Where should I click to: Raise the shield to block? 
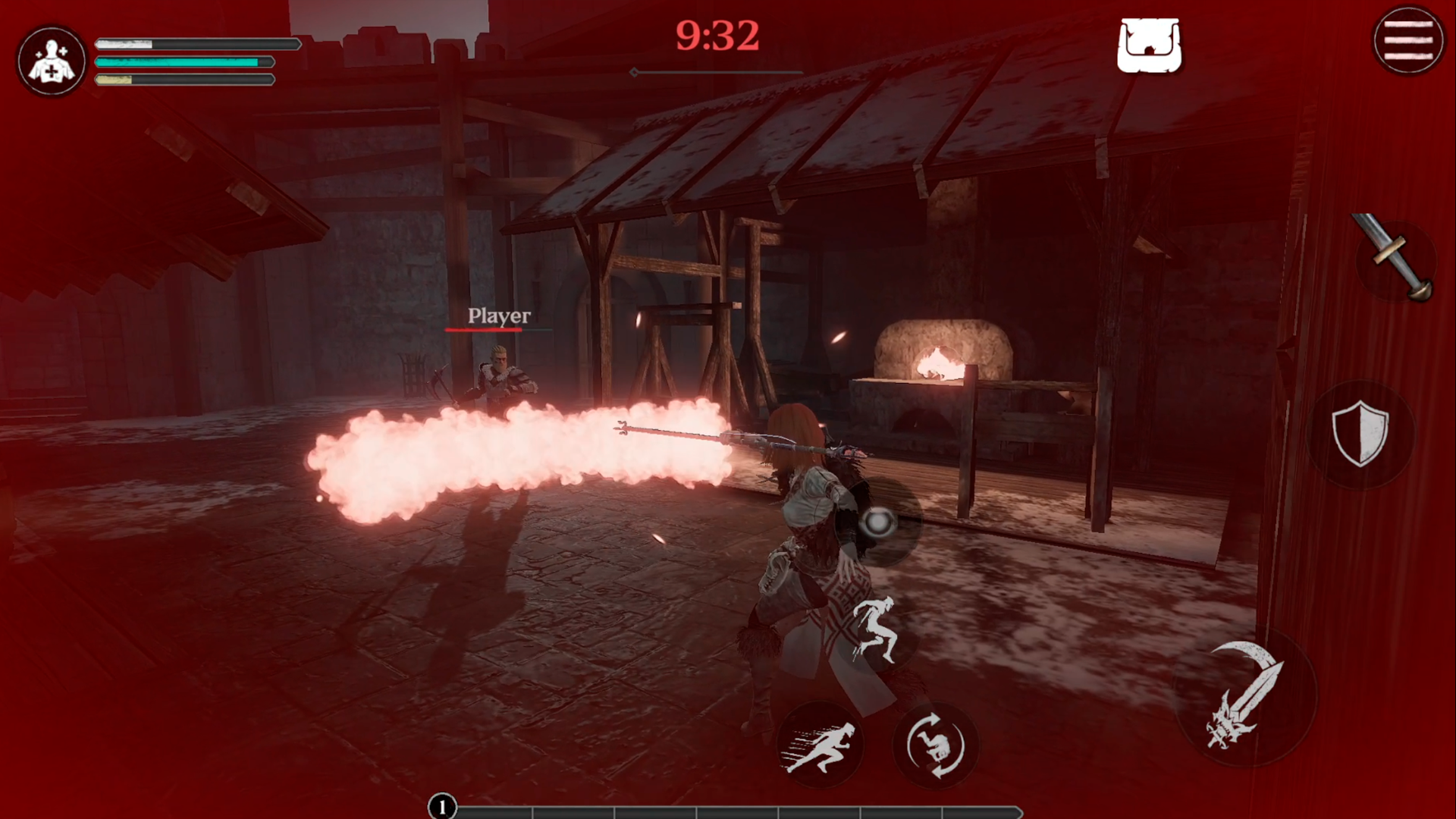point(1360,433)
